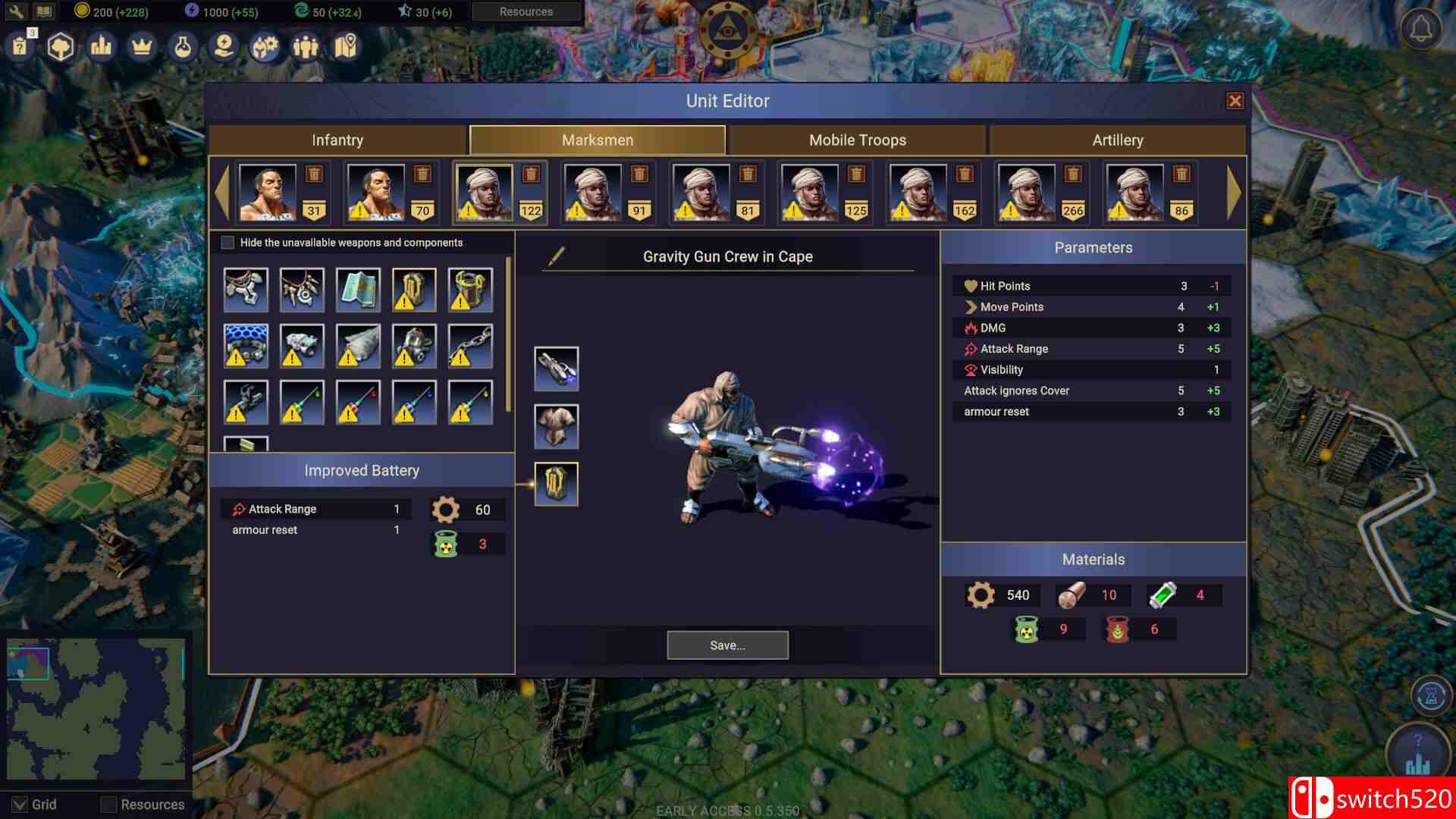Image resolution: width=1456 pixels, height=819 pixels.
Task: Open the research flask menu
Action: pyautogui.click(x=182, y=47)
